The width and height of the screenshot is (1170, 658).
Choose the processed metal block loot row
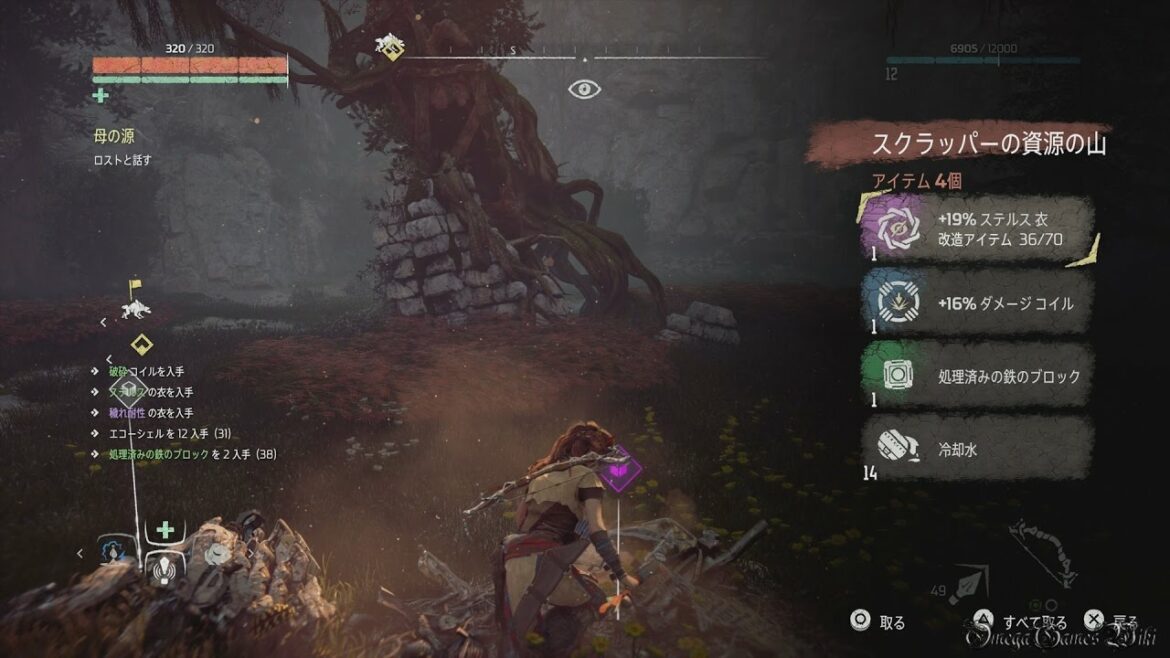[975, 377]
